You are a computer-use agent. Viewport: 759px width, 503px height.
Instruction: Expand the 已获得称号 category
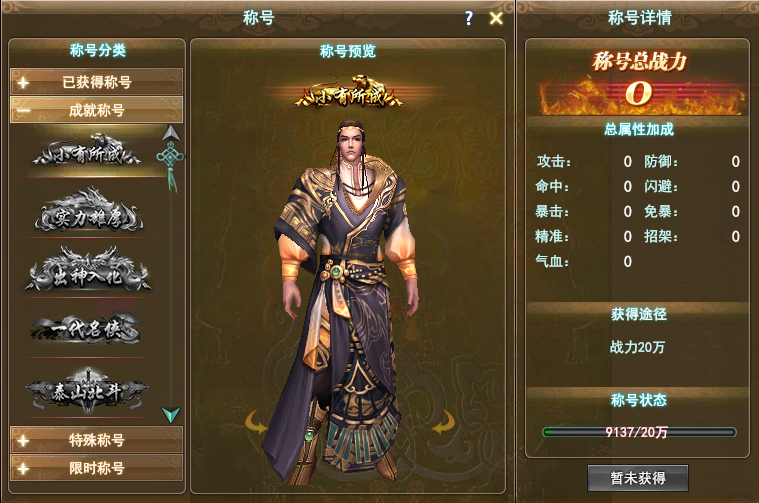coord(97,82)
